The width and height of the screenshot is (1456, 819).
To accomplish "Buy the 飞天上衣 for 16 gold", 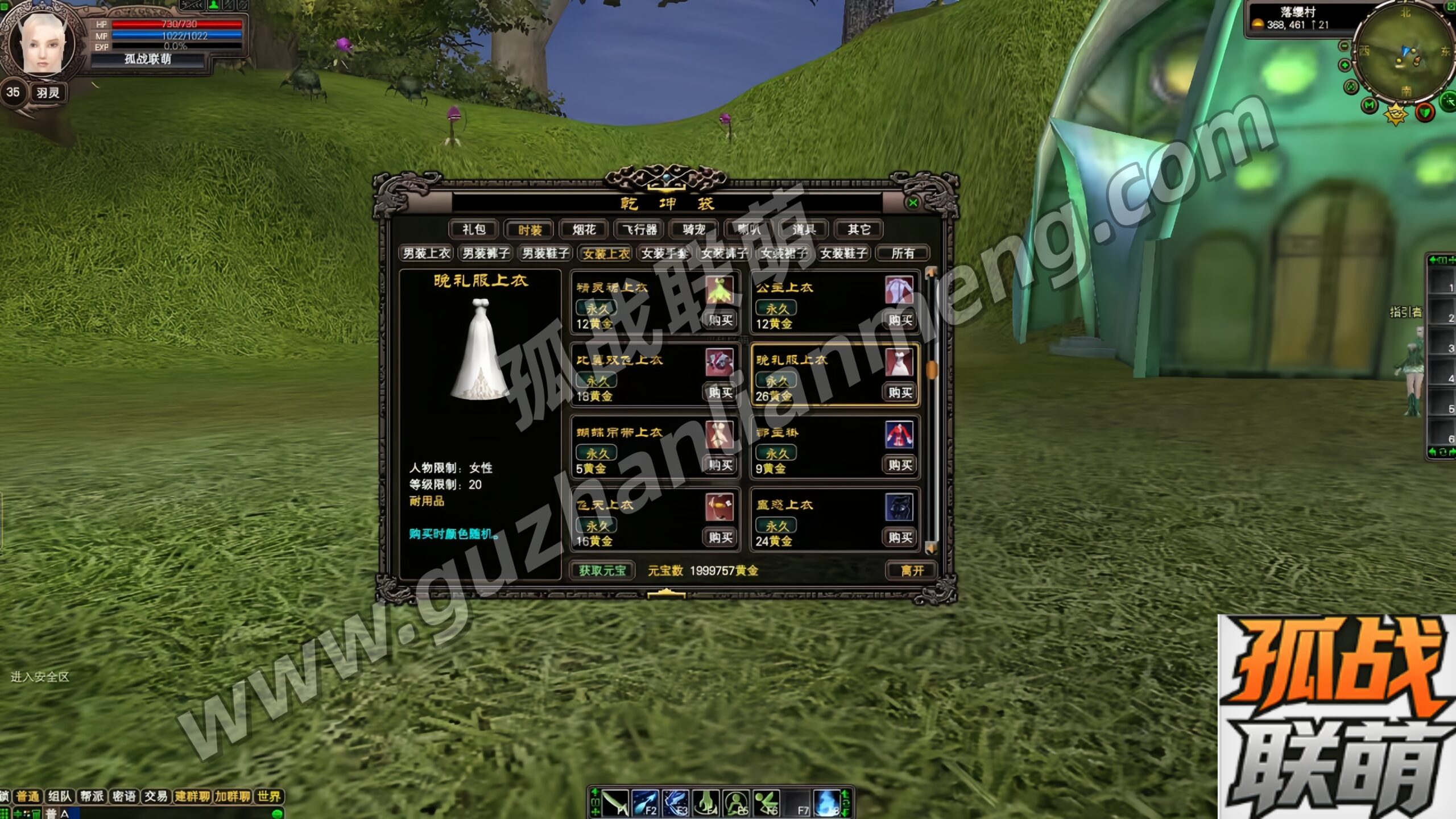I will (720, 537).
